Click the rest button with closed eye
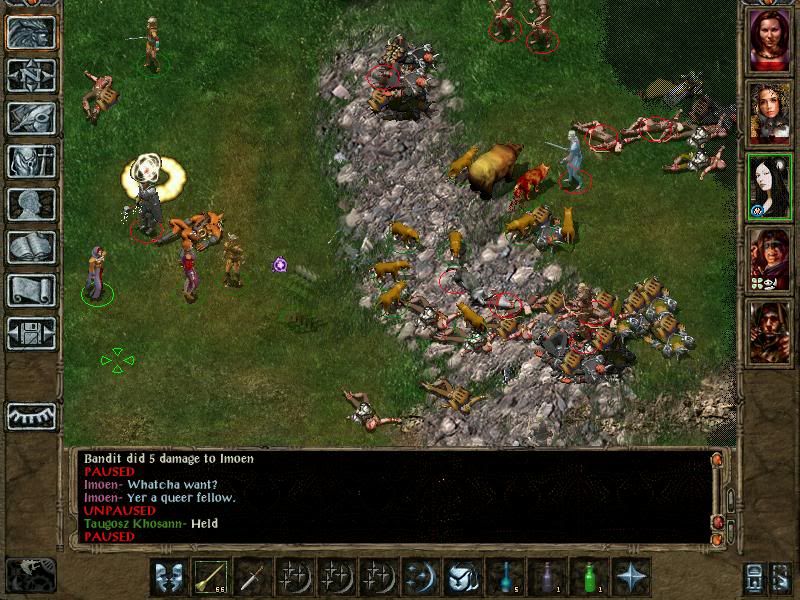 (x=31, y=415)
